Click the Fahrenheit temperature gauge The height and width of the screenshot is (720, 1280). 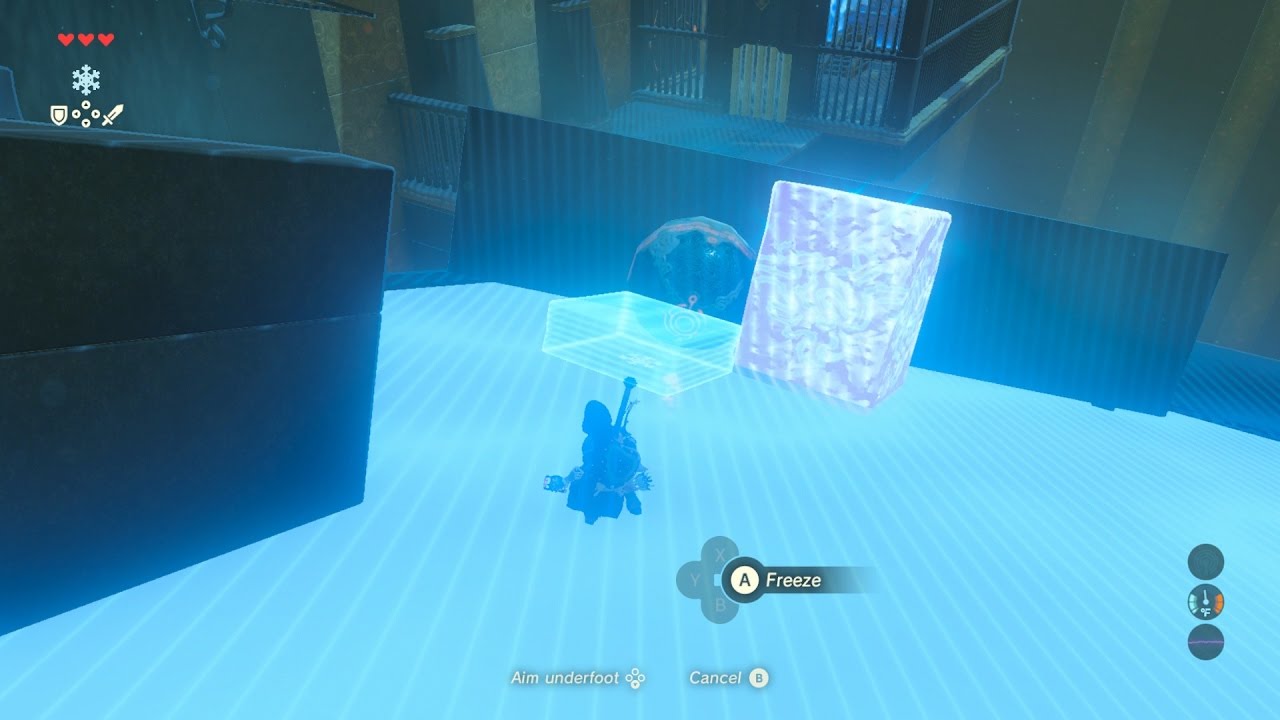[1205, 602]
